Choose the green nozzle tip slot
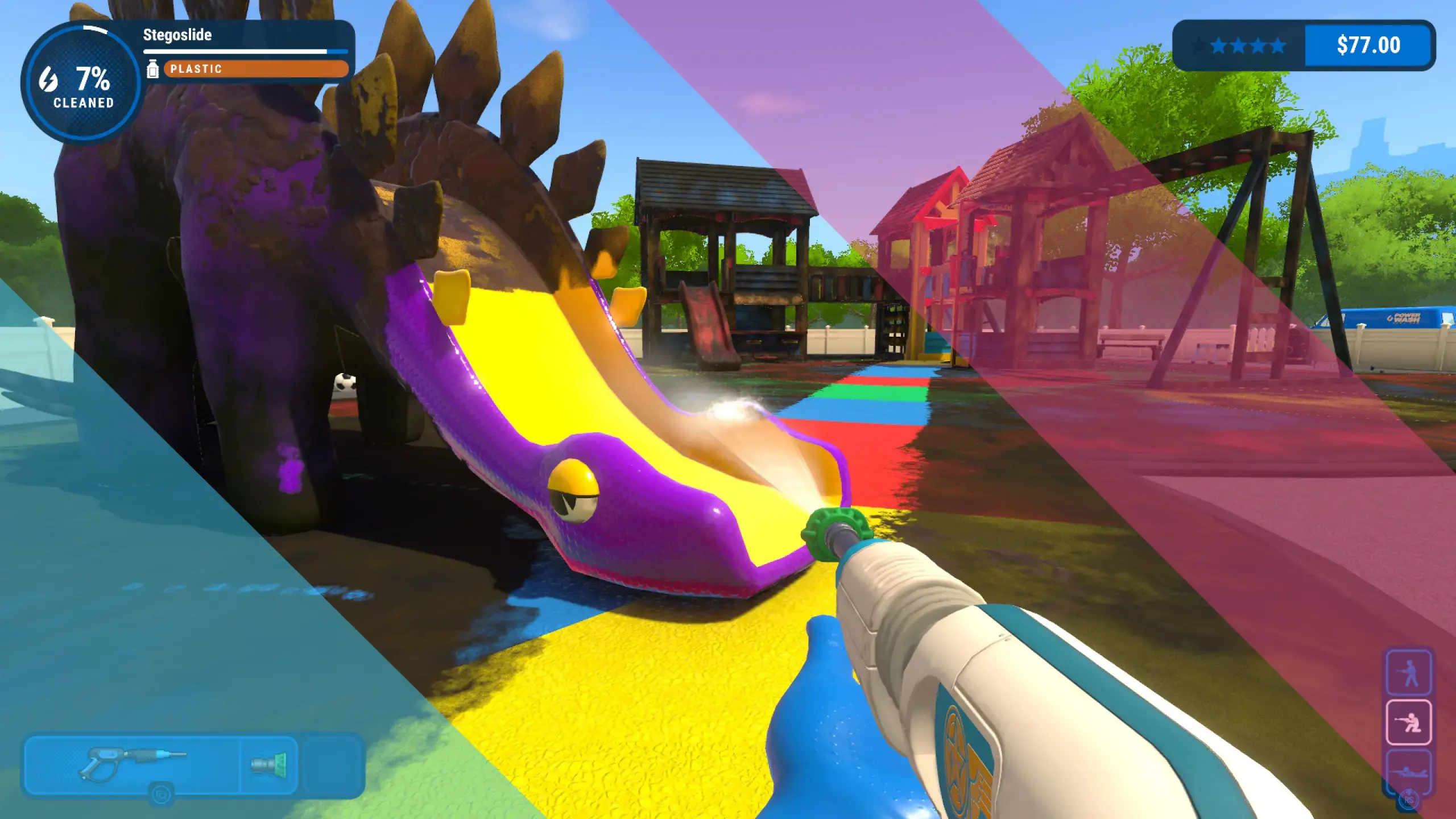 point(269,764)
